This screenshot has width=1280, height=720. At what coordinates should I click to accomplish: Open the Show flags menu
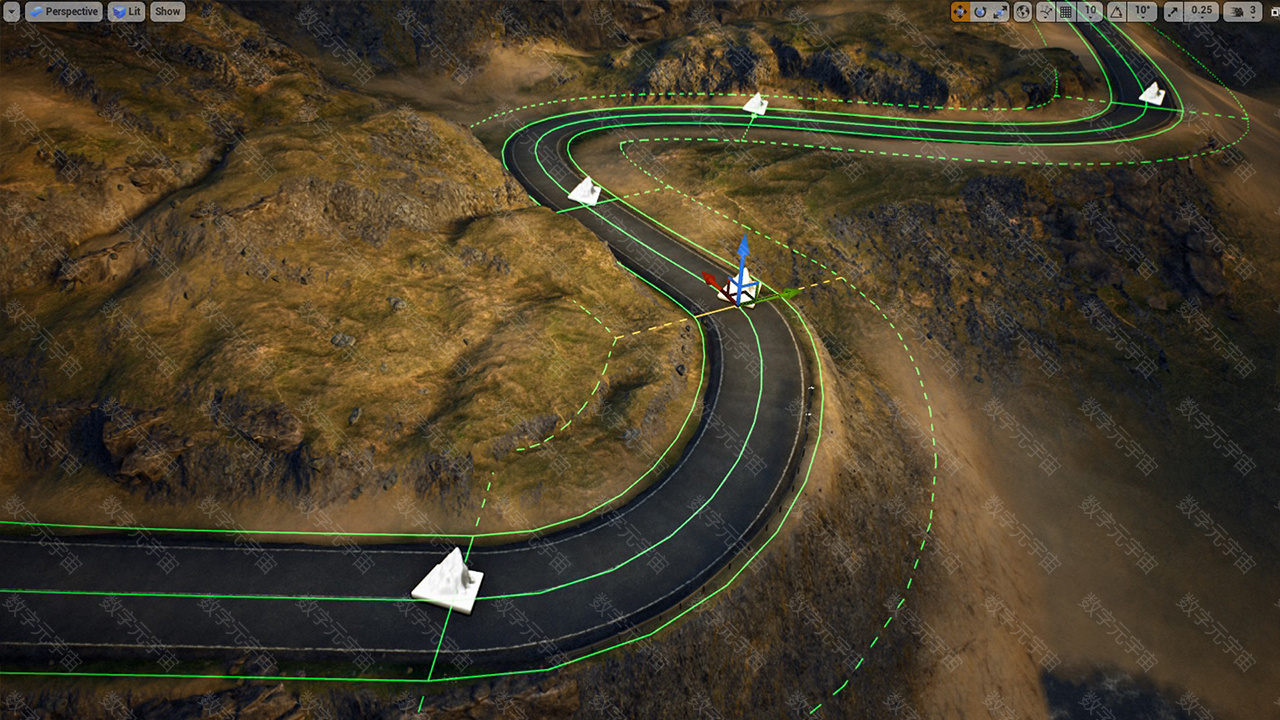168,12
